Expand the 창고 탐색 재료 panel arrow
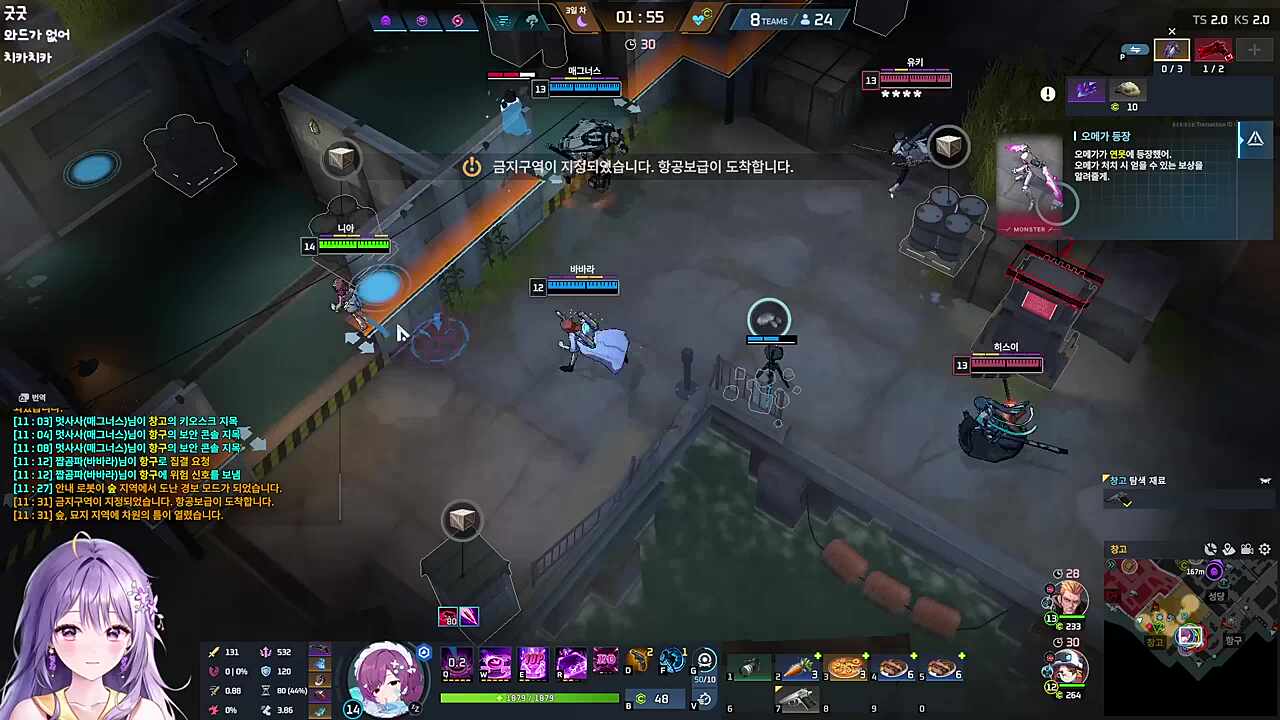This screenshot has width=1280, height=720. (x=1264, y=481)
